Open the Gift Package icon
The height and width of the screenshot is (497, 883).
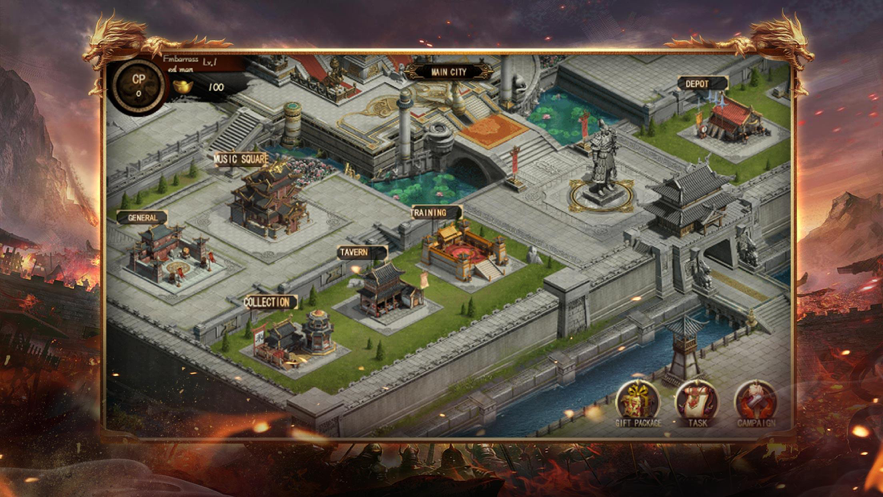[637, 400]
